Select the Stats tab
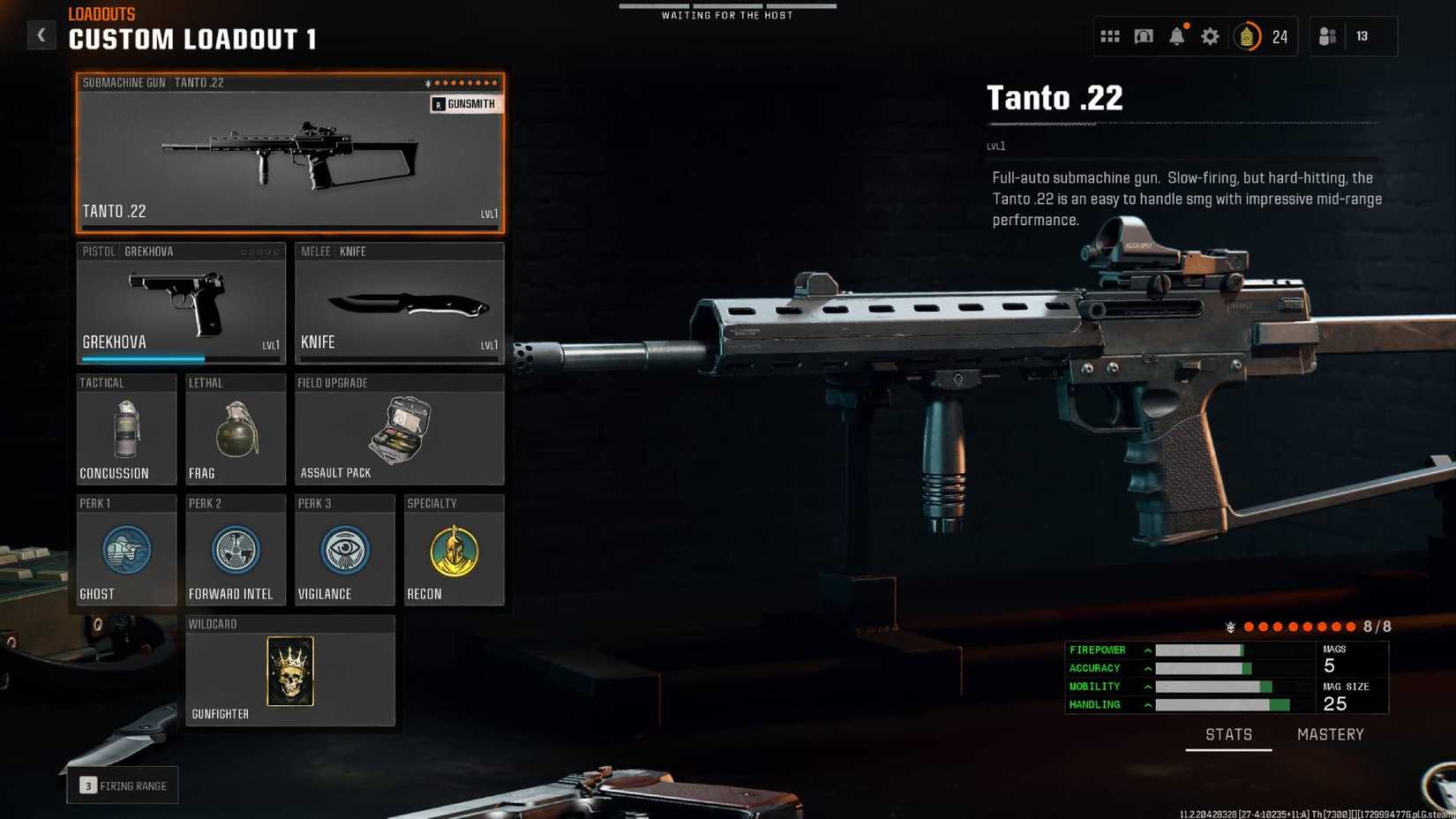The height and width of the screenshot is (819, 1456). pos(1228,733)
